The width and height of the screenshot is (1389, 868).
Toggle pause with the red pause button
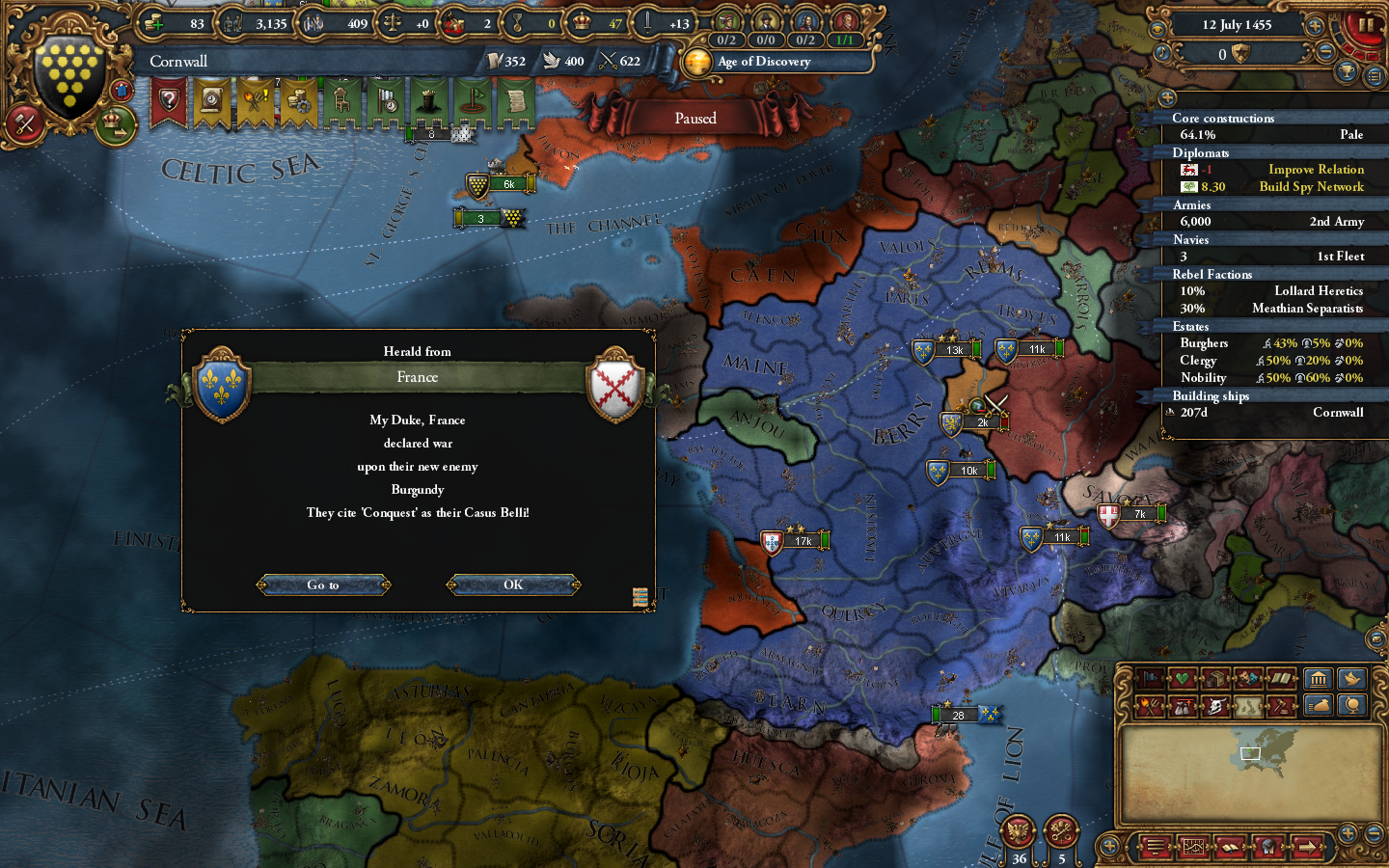1366,24
